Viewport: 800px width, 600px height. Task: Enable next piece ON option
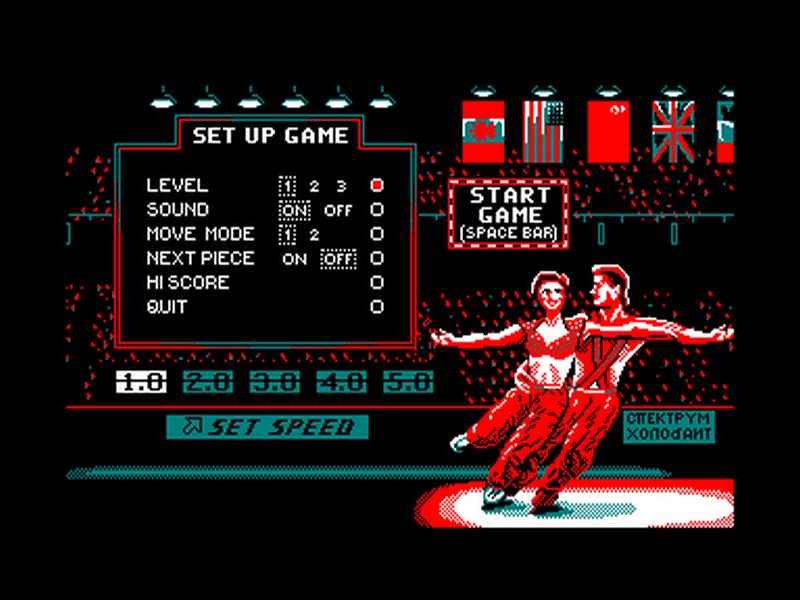pyautogui.click(x=295, y=259)
